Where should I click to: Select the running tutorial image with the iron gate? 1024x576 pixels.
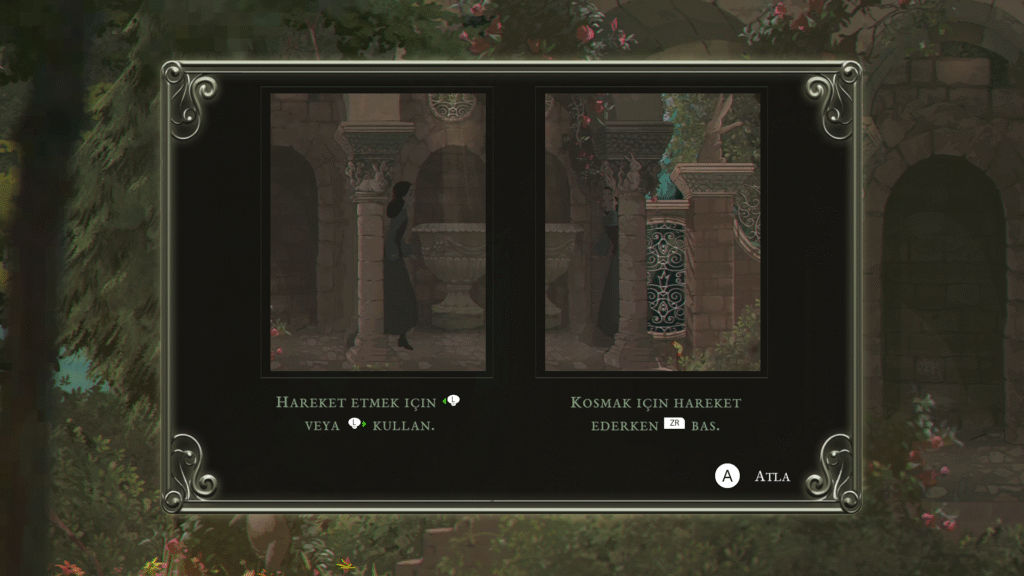[x=652, y=232]
